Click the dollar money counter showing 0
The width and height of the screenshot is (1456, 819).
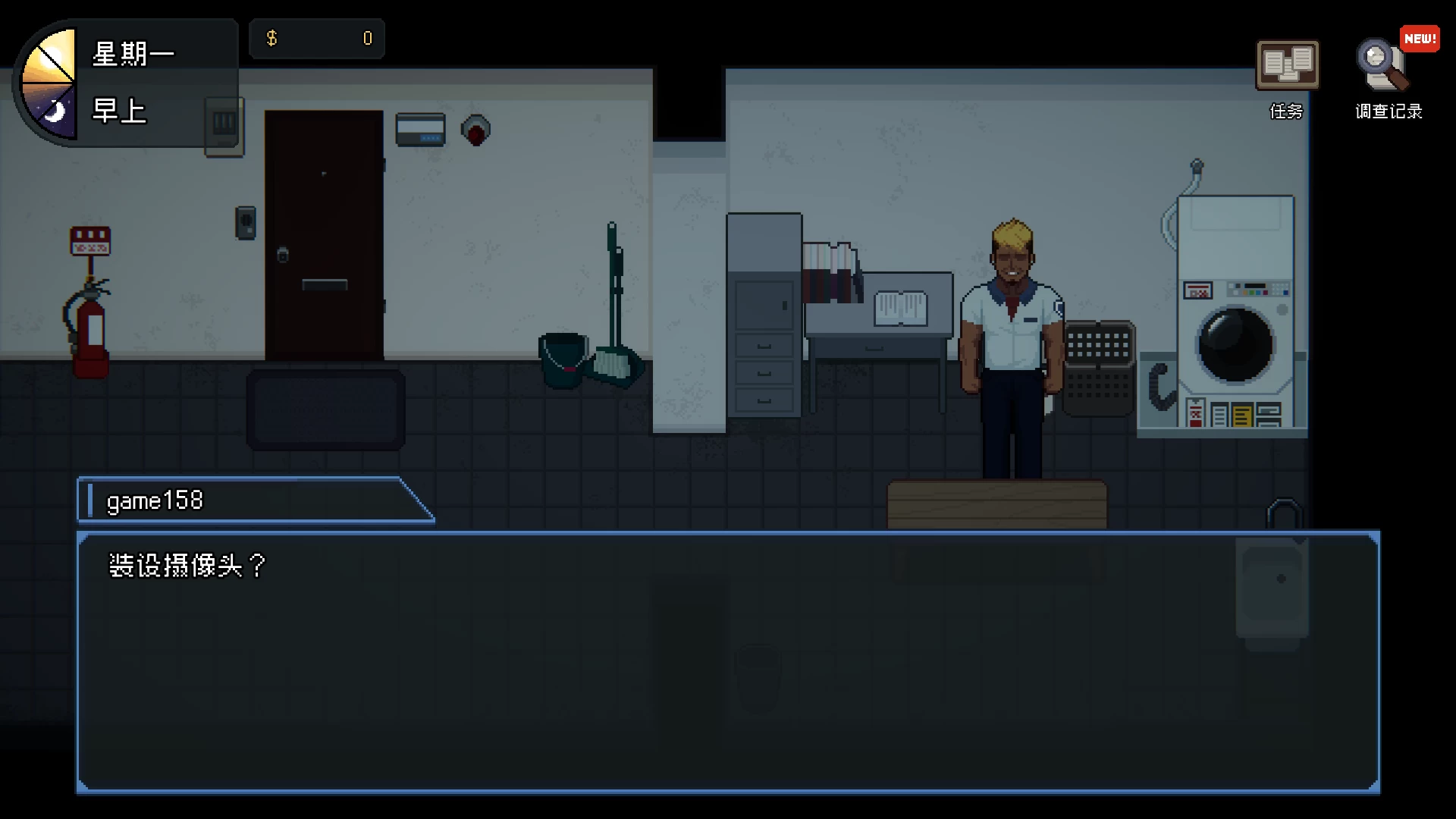(317, 38)
